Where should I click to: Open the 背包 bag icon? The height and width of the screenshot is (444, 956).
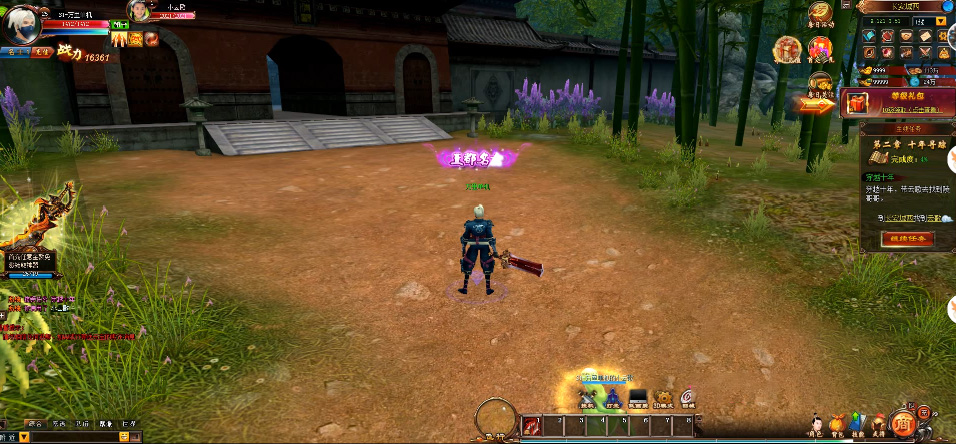coord(836,425)
